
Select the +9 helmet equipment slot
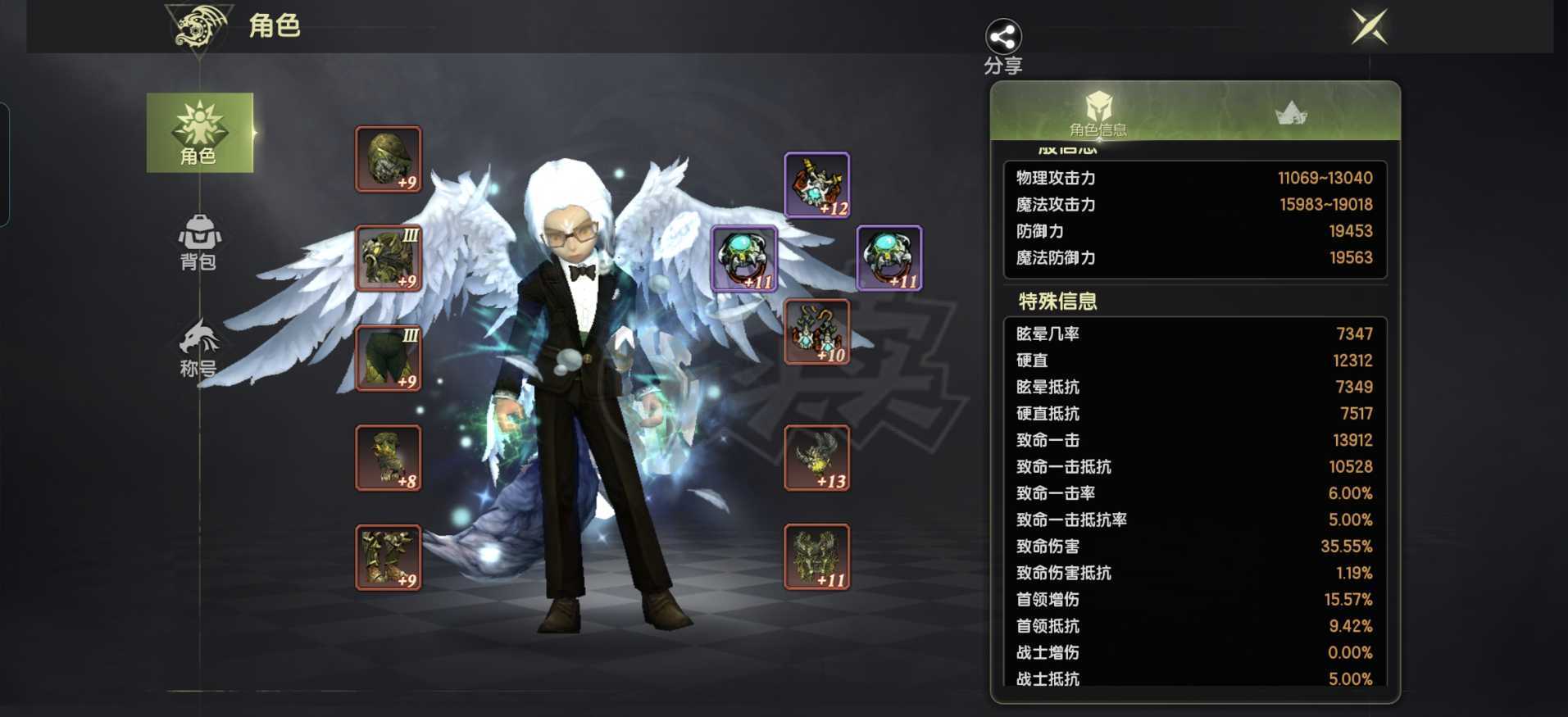[389, 159]
